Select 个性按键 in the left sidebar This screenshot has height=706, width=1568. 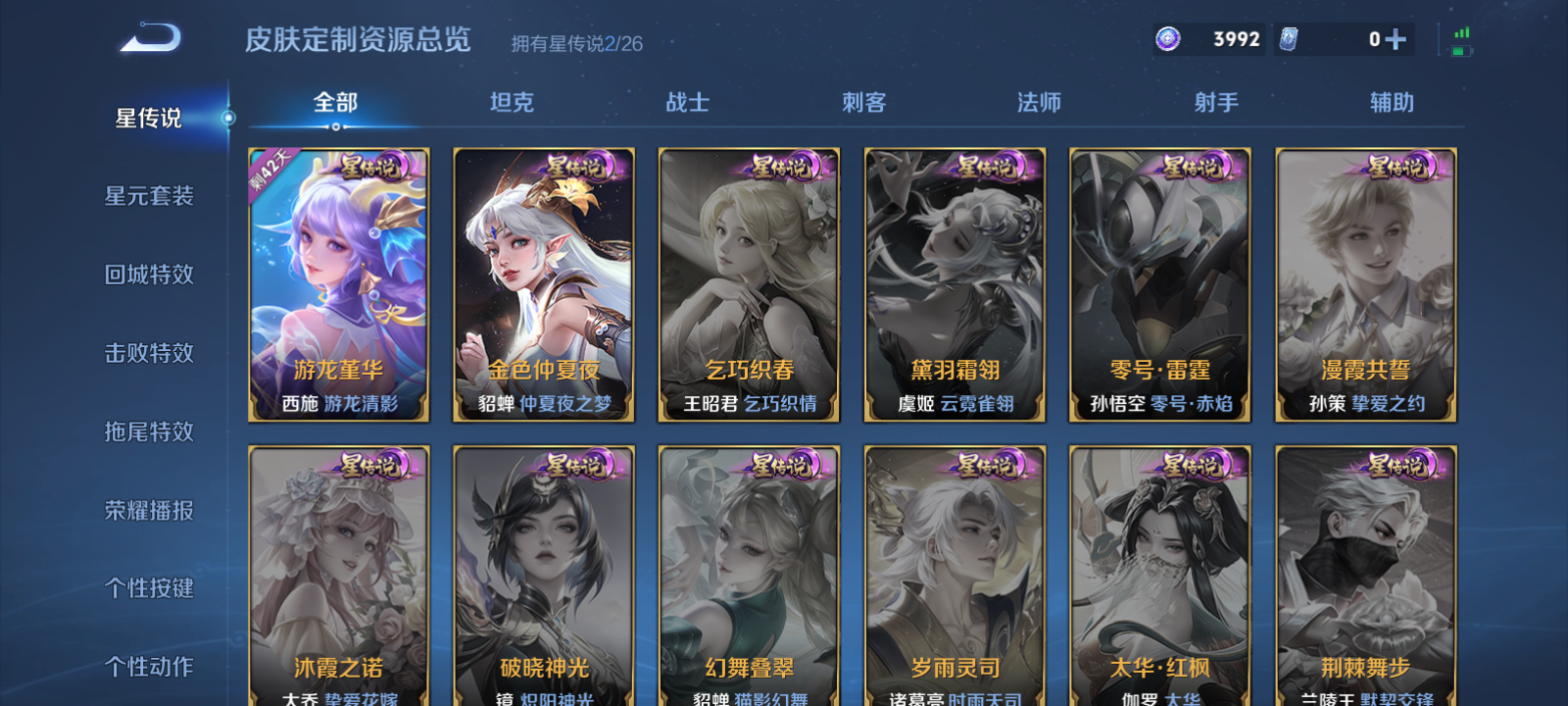pos(149,588)
